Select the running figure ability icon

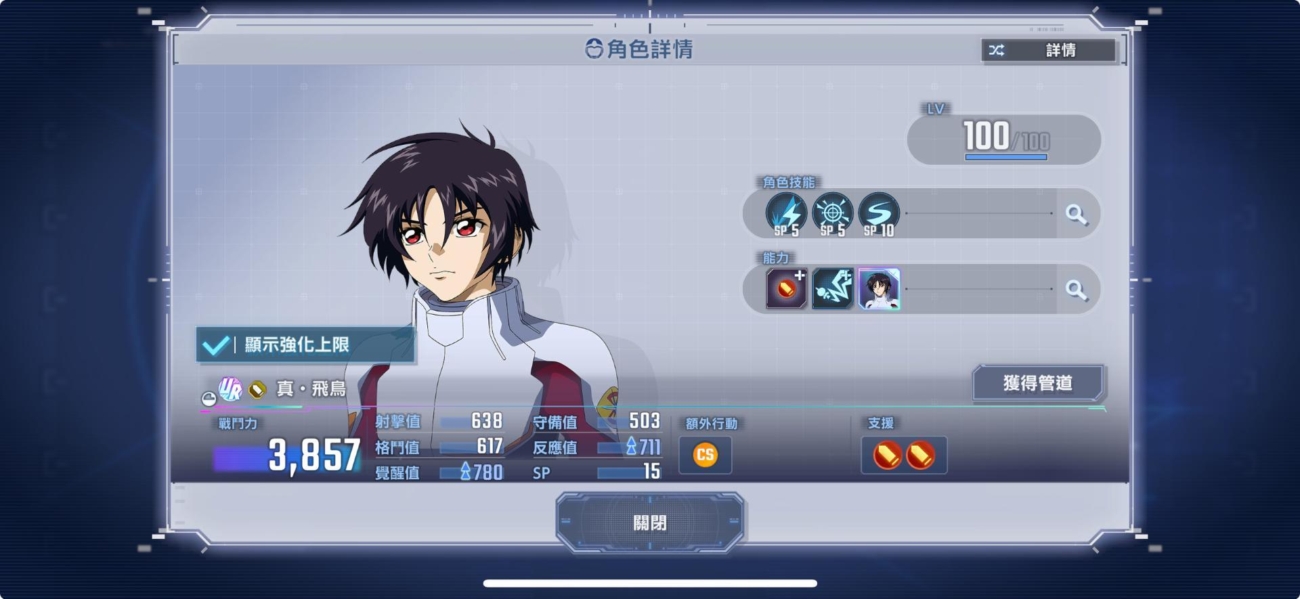point(832,289)
